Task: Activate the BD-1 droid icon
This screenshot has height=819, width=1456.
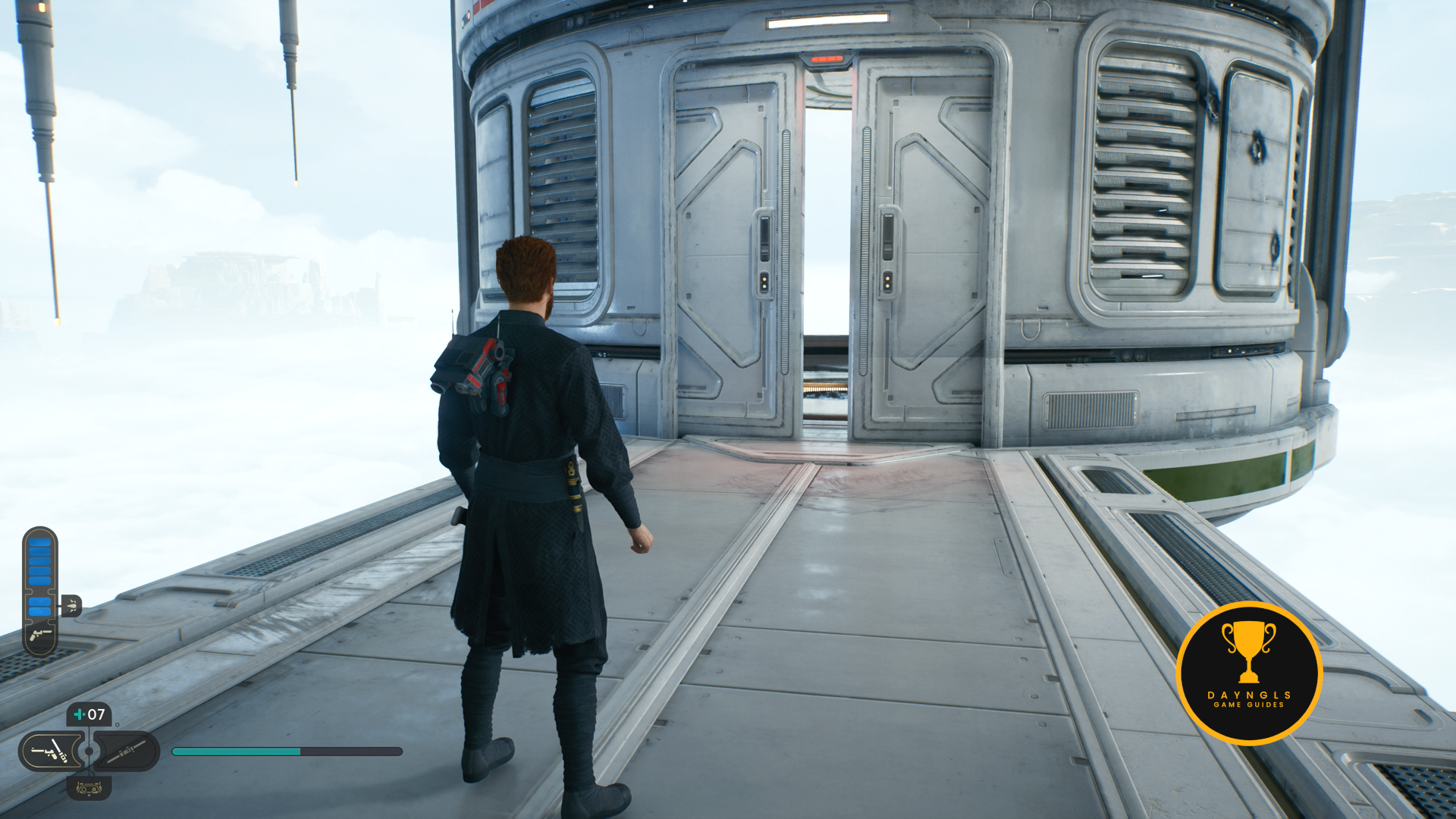Action: point(89,789)
